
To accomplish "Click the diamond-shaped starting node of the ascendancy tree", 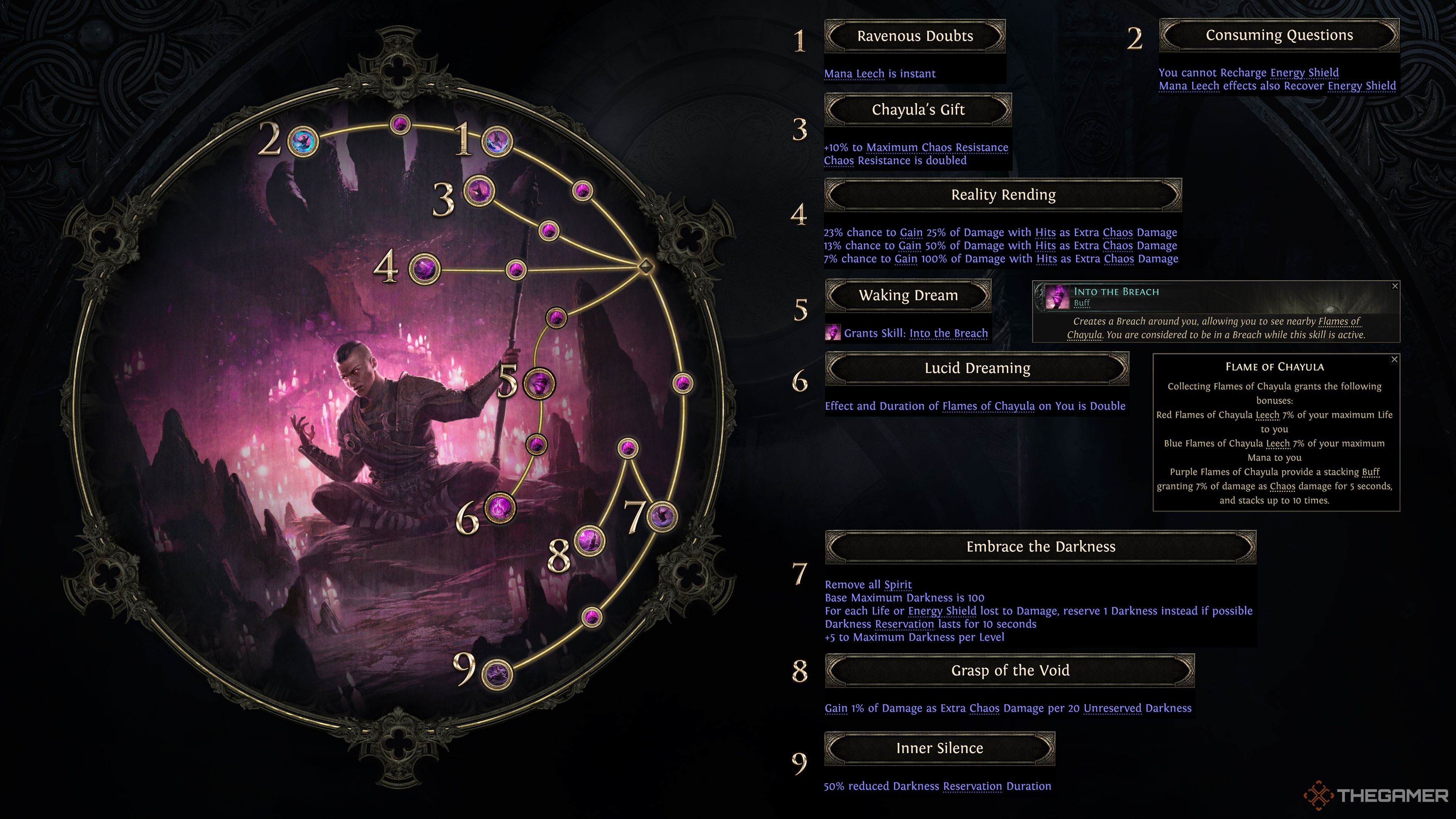I will coord(645,266).
